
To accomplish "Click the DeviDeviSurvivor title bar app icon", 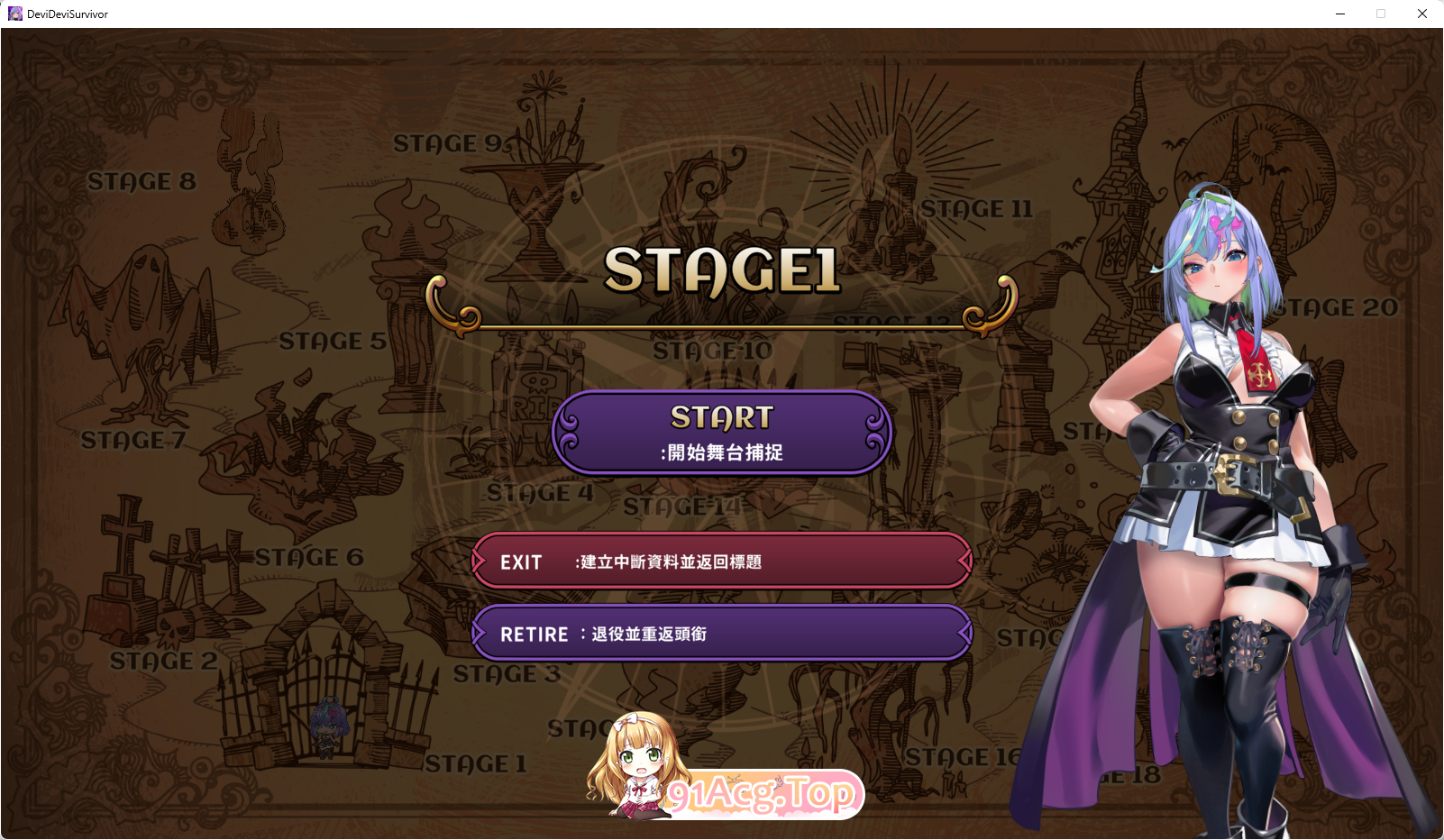I will click(x=14, y=14).
